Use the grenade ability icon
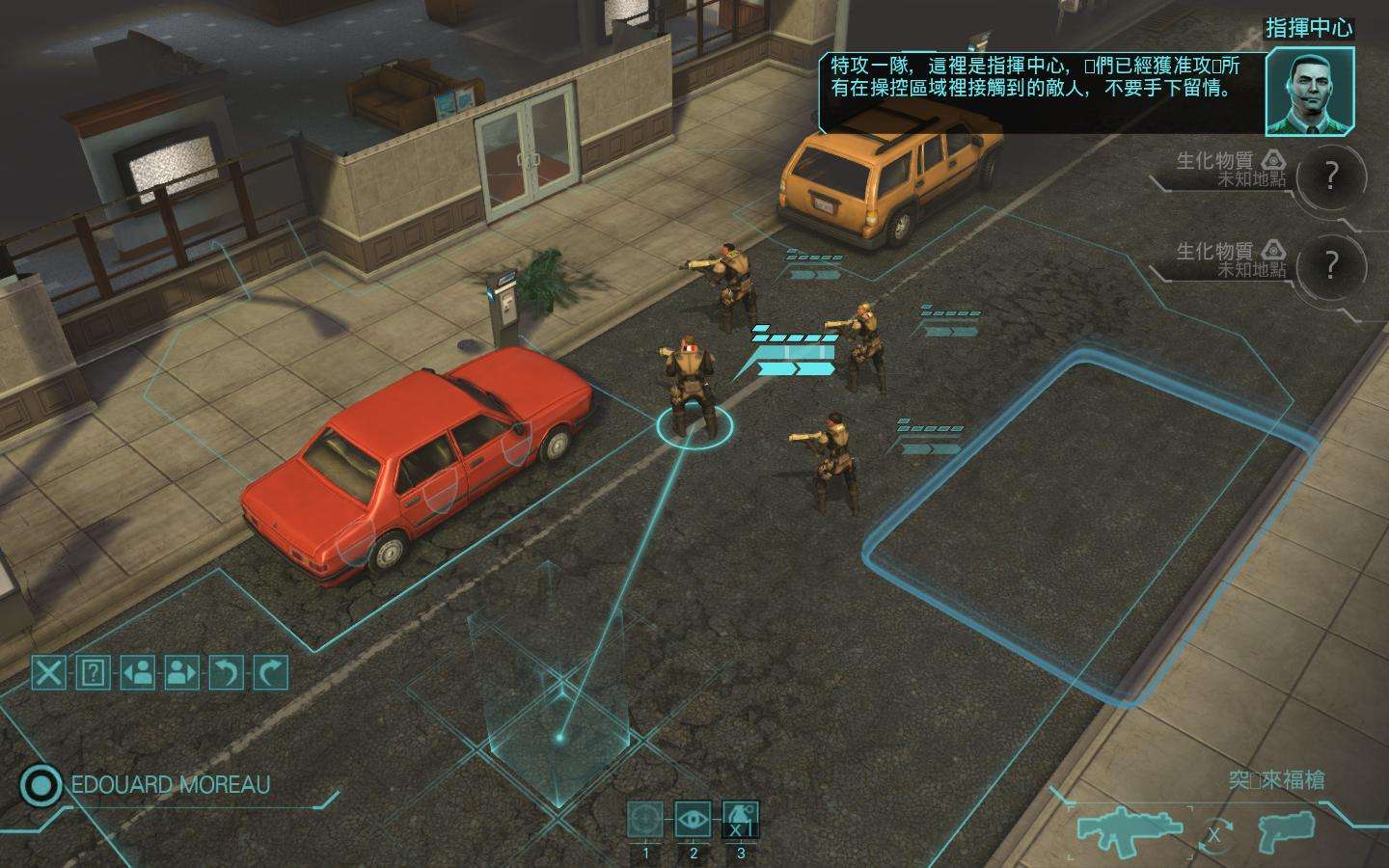This screenshot has width=1389, height=868. click(x=740, y=821)
